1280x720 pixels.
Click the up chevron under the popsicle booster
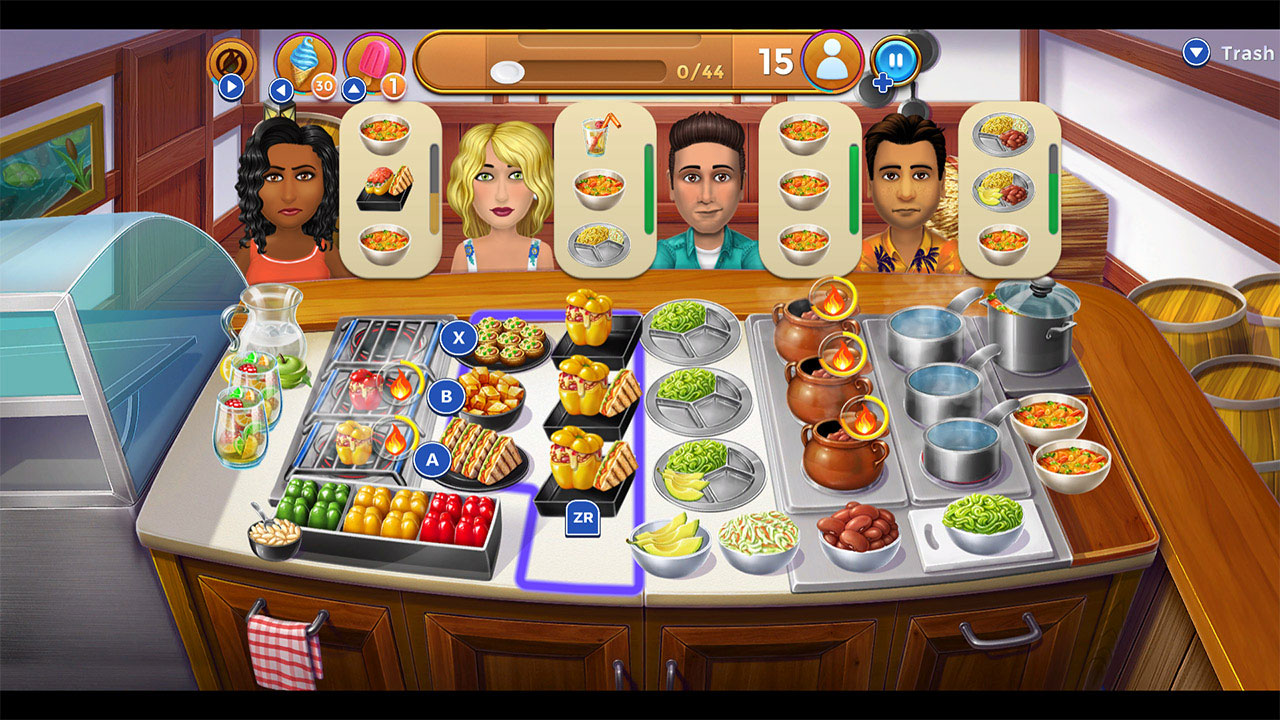355,89
